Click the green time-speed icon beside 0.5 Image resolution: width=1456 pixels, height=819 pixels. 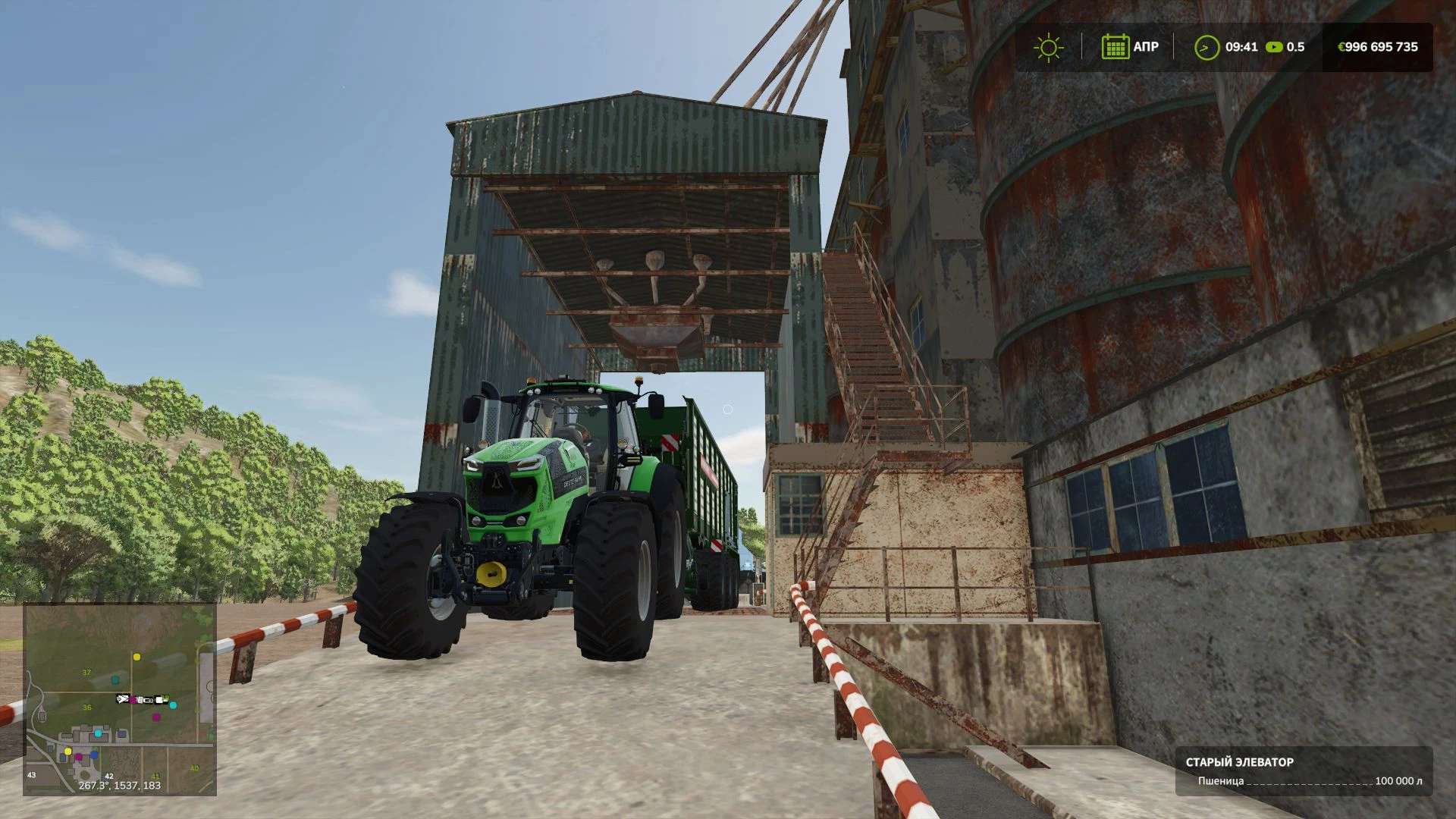[1274, 47]
